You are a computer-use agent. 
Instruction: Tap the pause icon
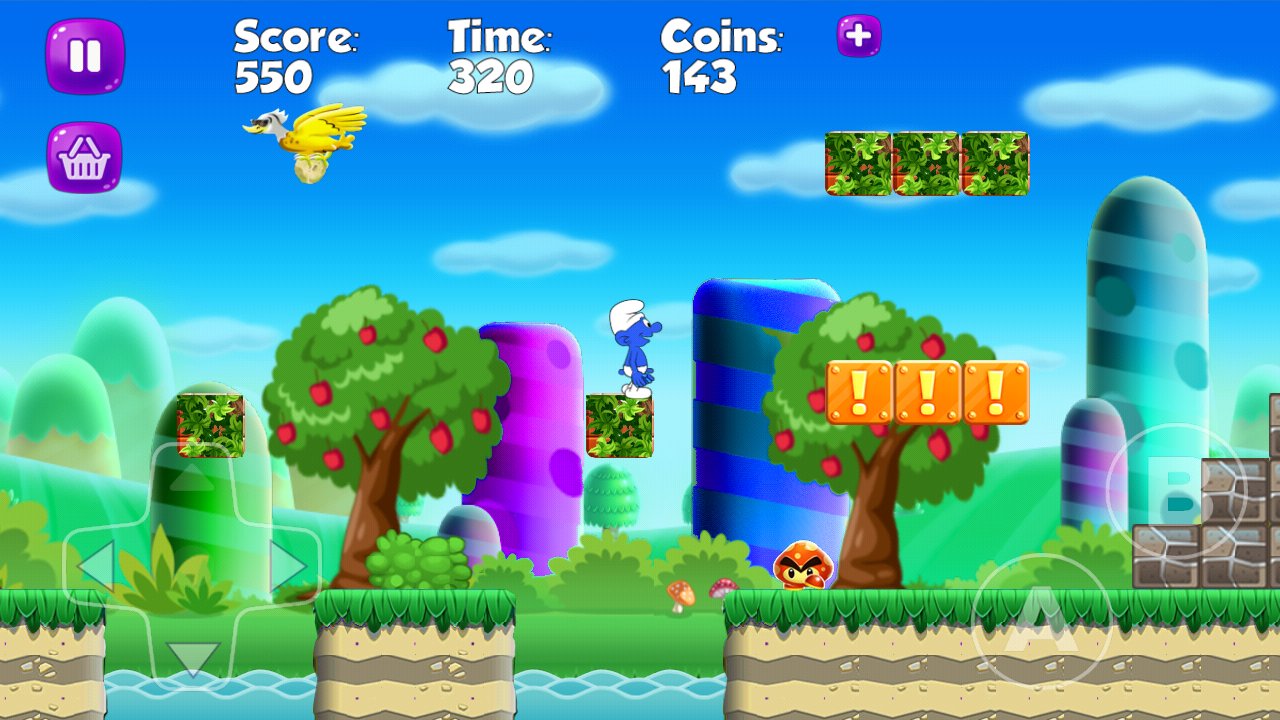pos(85,52)
